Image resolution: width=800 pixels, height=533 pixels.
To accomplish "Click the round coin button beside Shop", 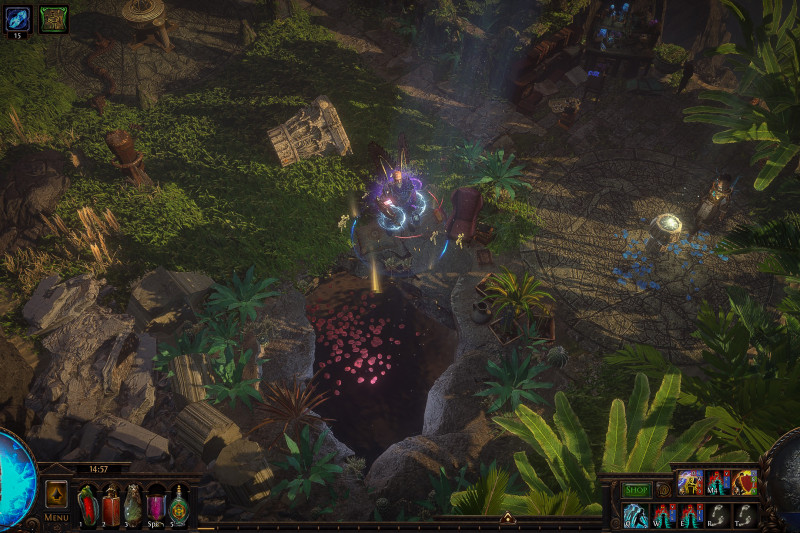I will tap(663, 490).
